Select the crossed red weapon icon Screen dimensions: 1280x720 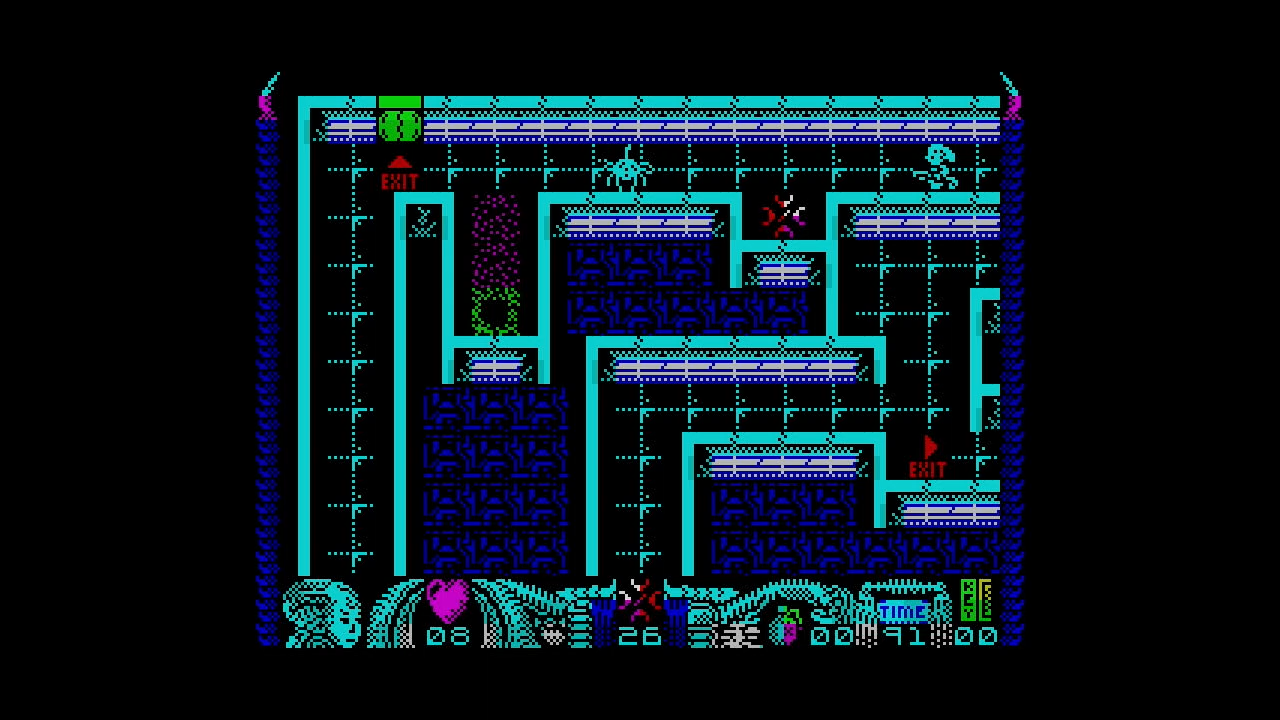pyautogui.click(x=639, y=599)
